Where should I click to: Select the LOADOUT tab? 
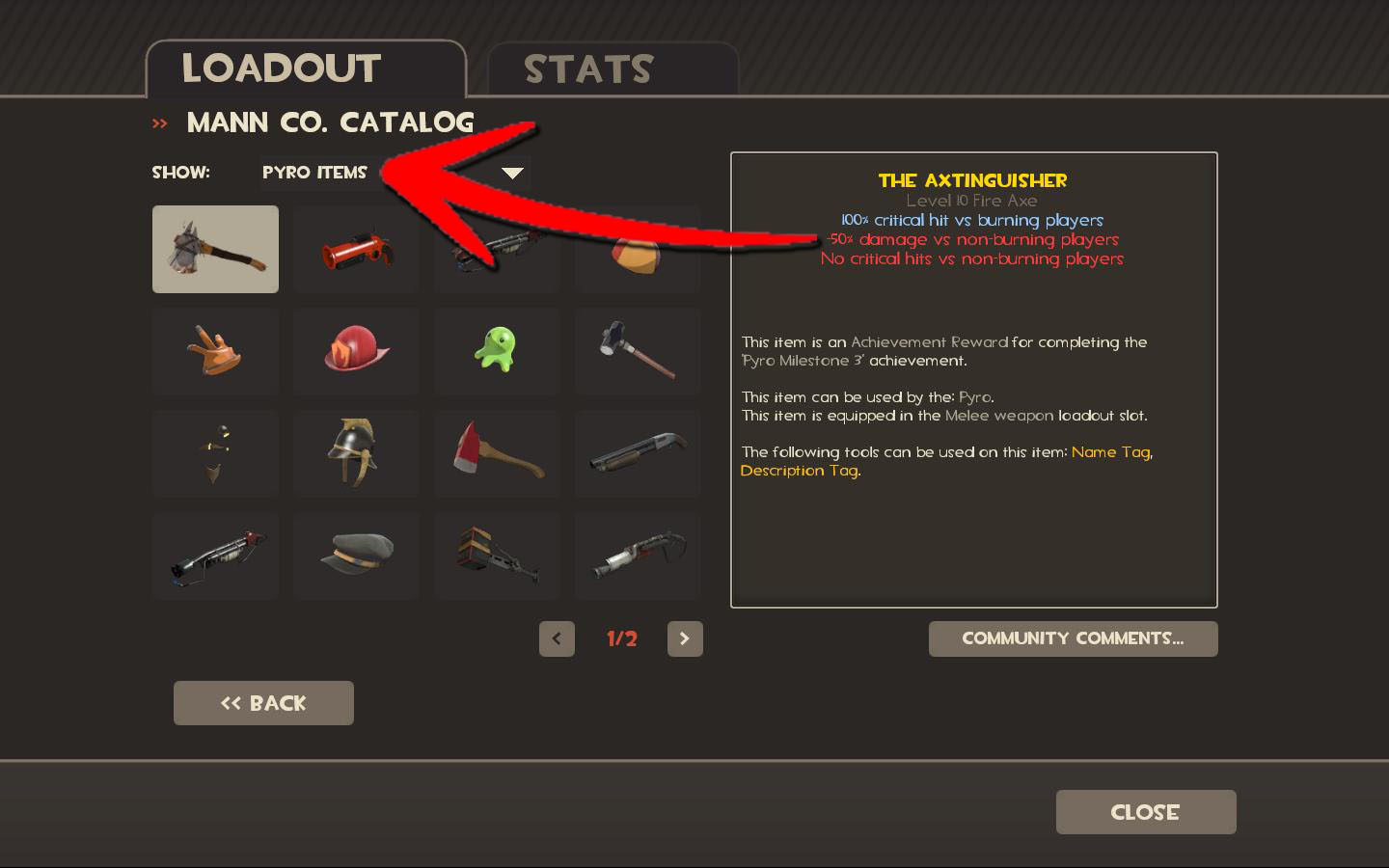click(282, 68)
